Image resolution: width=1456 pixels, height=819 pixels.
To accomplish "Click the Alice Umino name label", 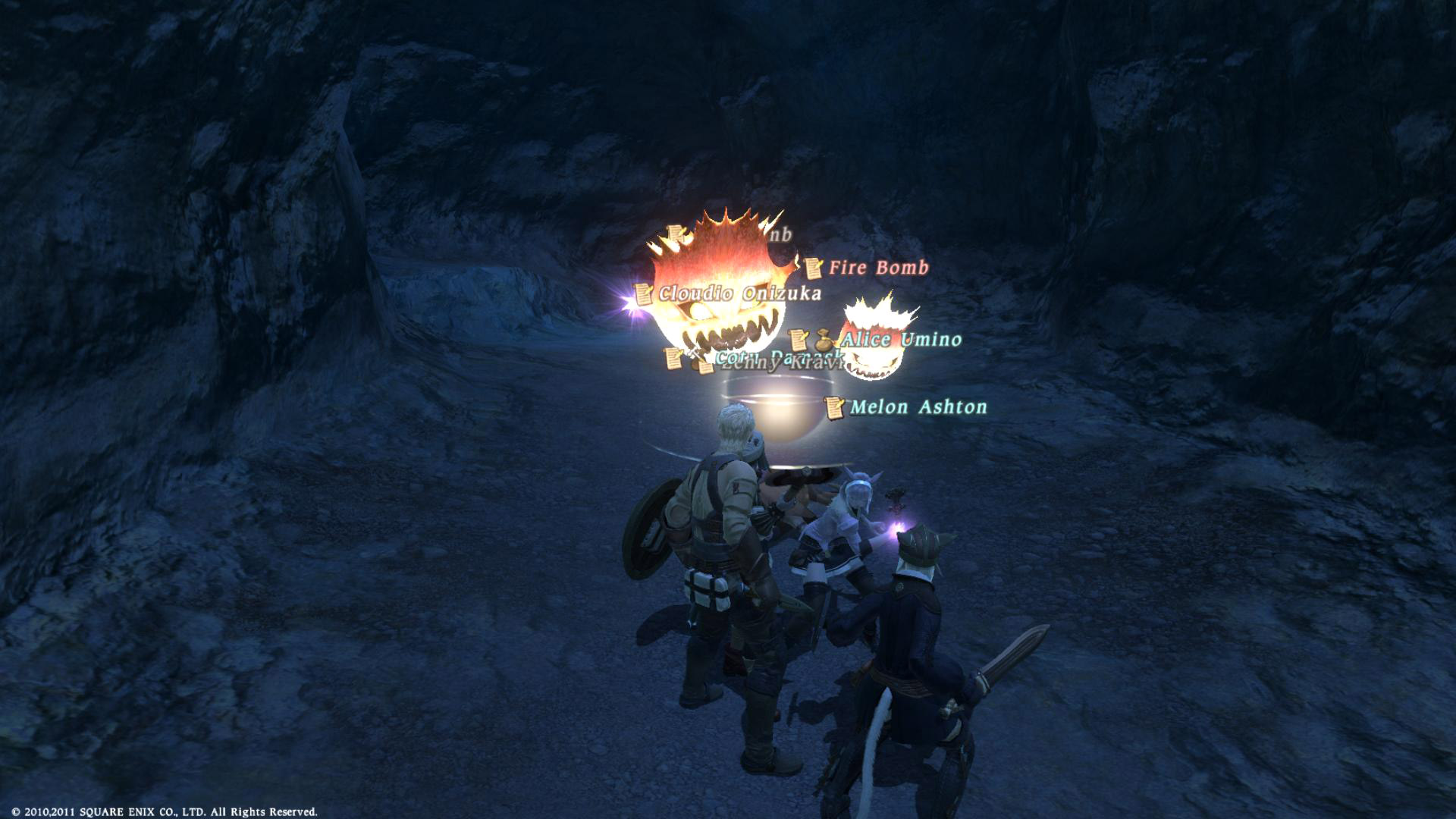I will tap(901, 340).
